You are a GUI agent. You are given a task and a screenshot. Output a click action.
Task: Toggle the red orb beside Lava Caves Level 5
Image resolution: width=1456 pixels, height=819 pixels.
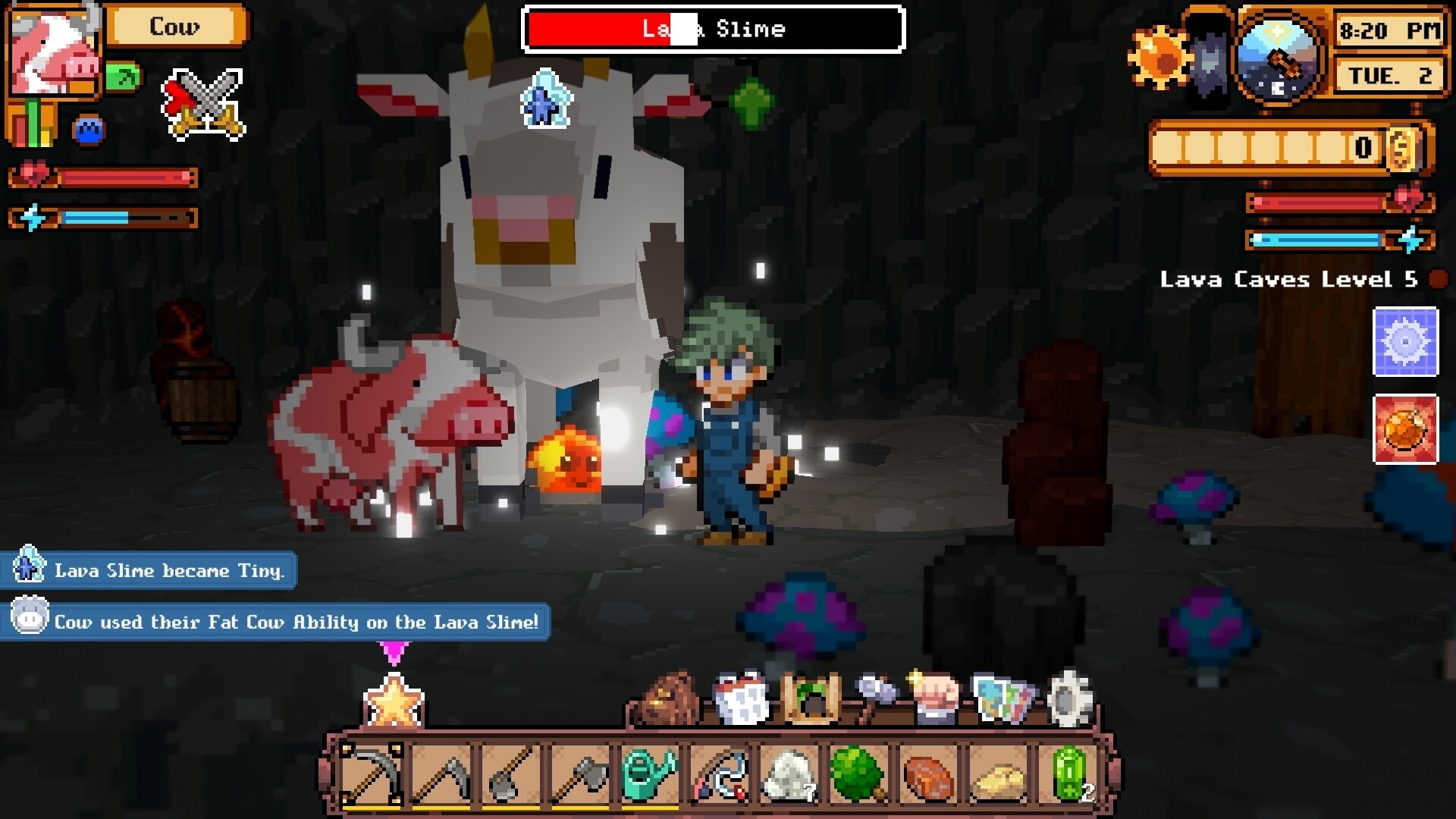(1436, 279)
